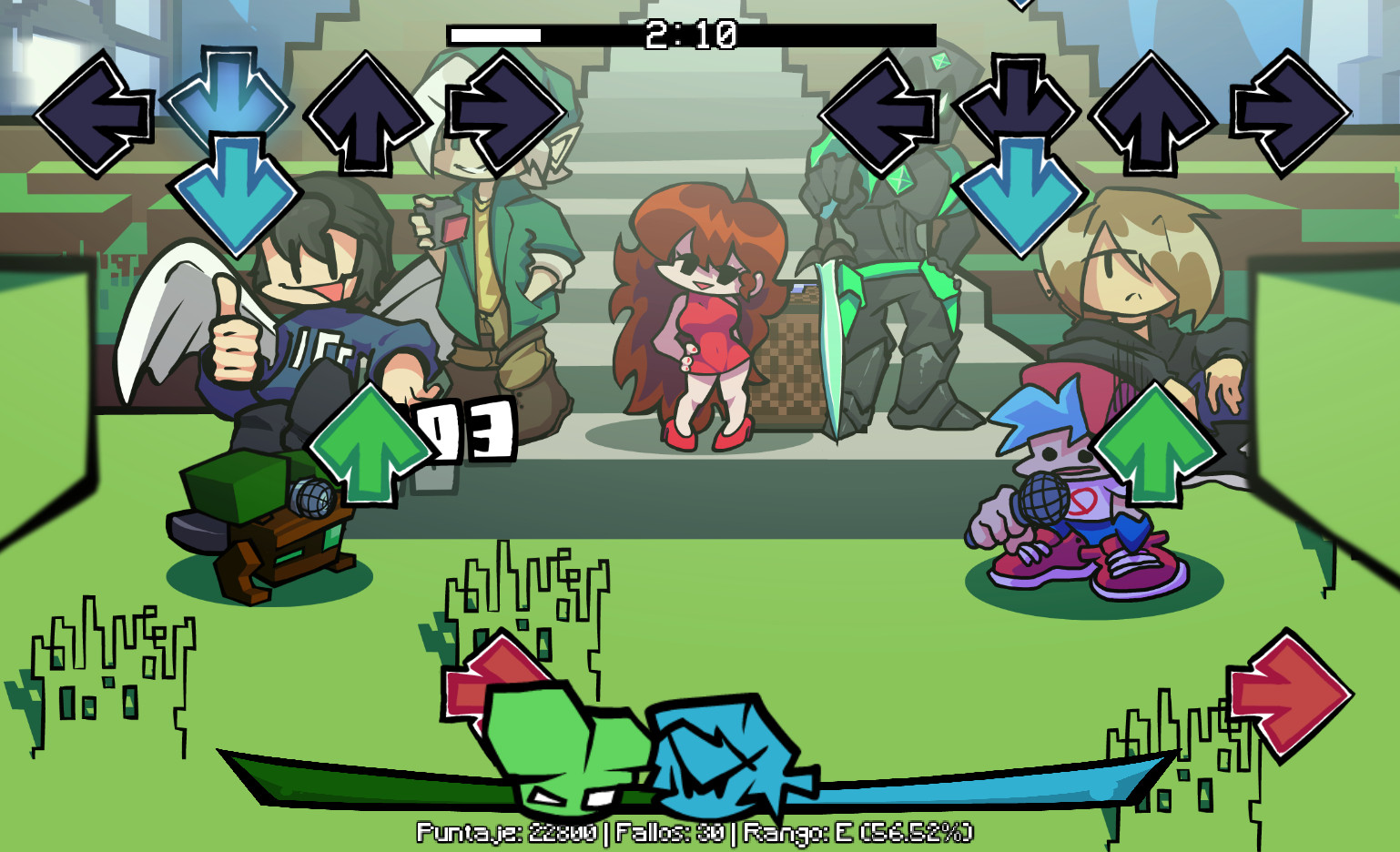Click the Rango: E rank text
Image resolution: width=1400 pixels, height=852 pixels.
point(860,831)
